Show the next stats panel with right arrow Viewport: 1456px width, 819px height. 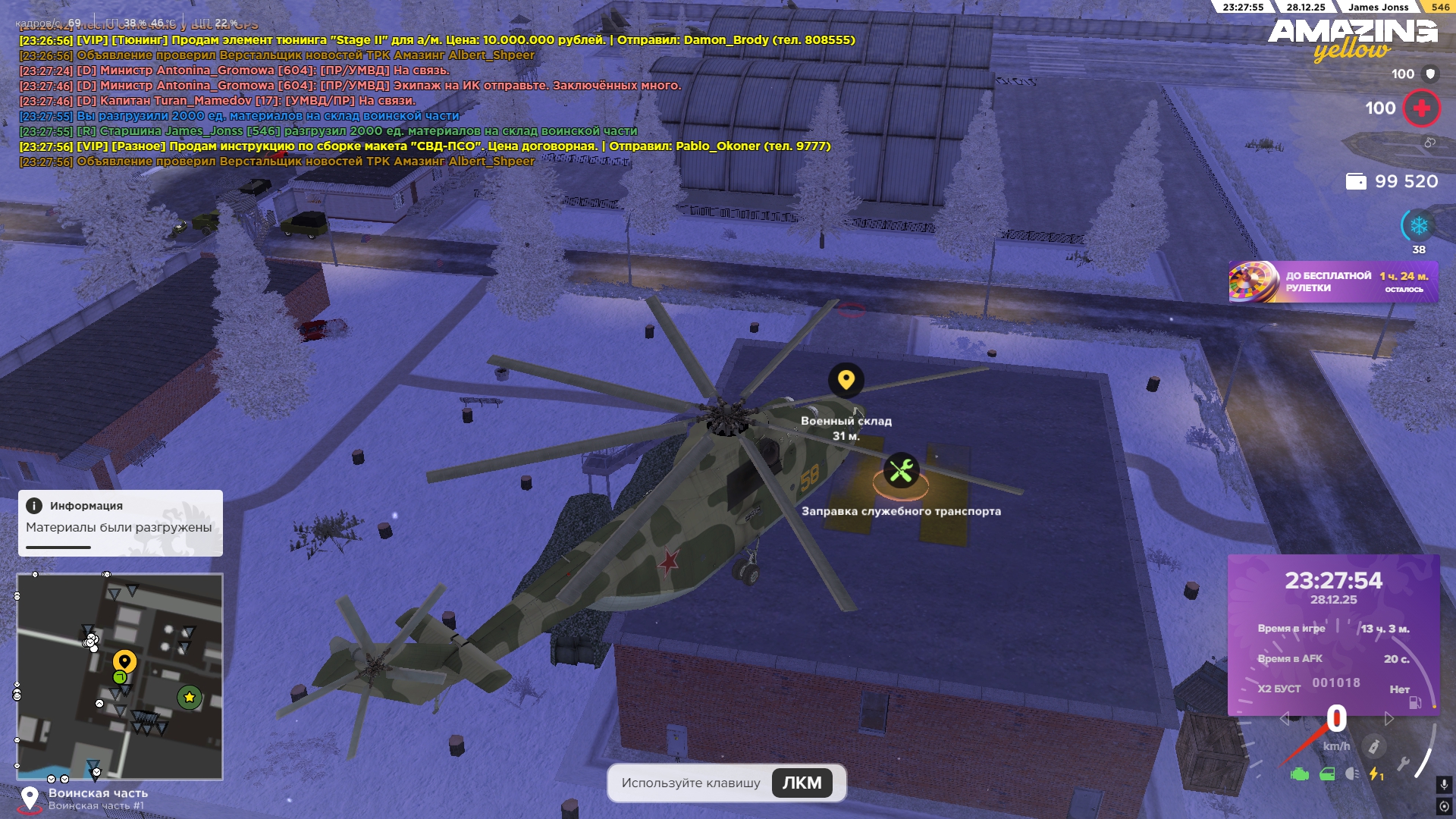pyautogui.click(x=1389, y=718)
